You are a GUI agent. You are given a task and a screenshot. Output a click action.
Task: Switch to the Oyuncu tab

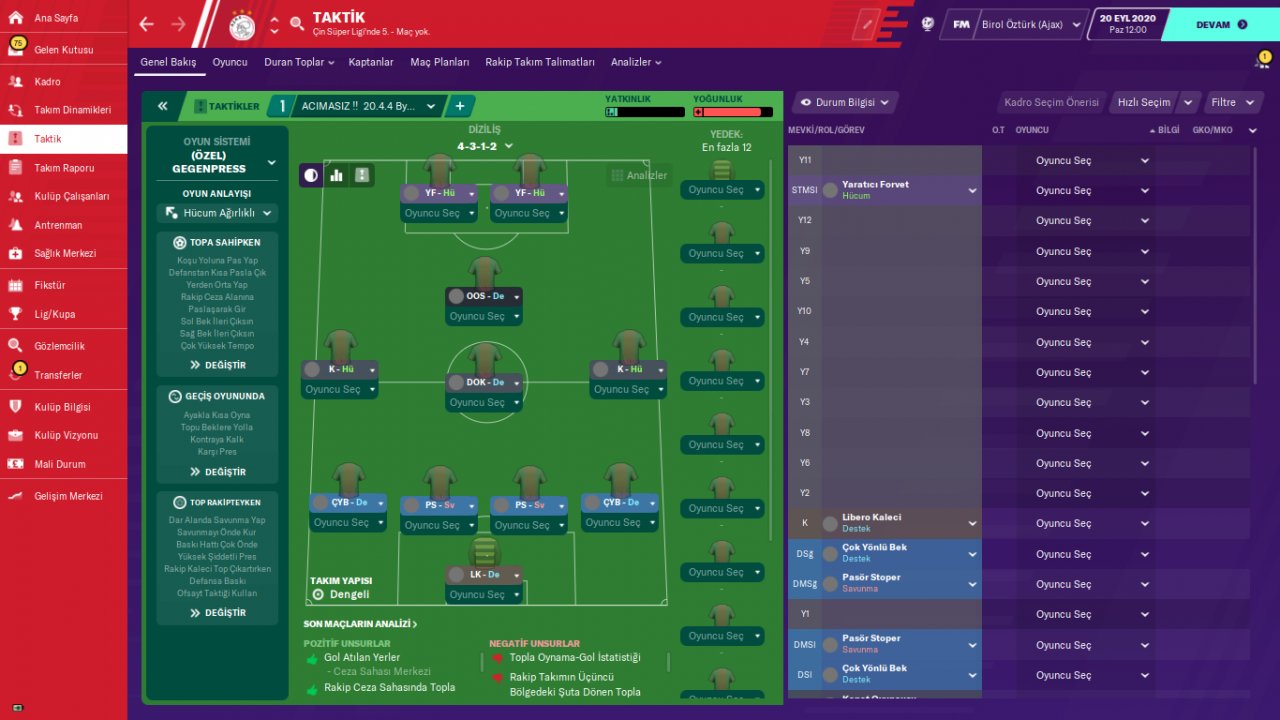point(229,62)
